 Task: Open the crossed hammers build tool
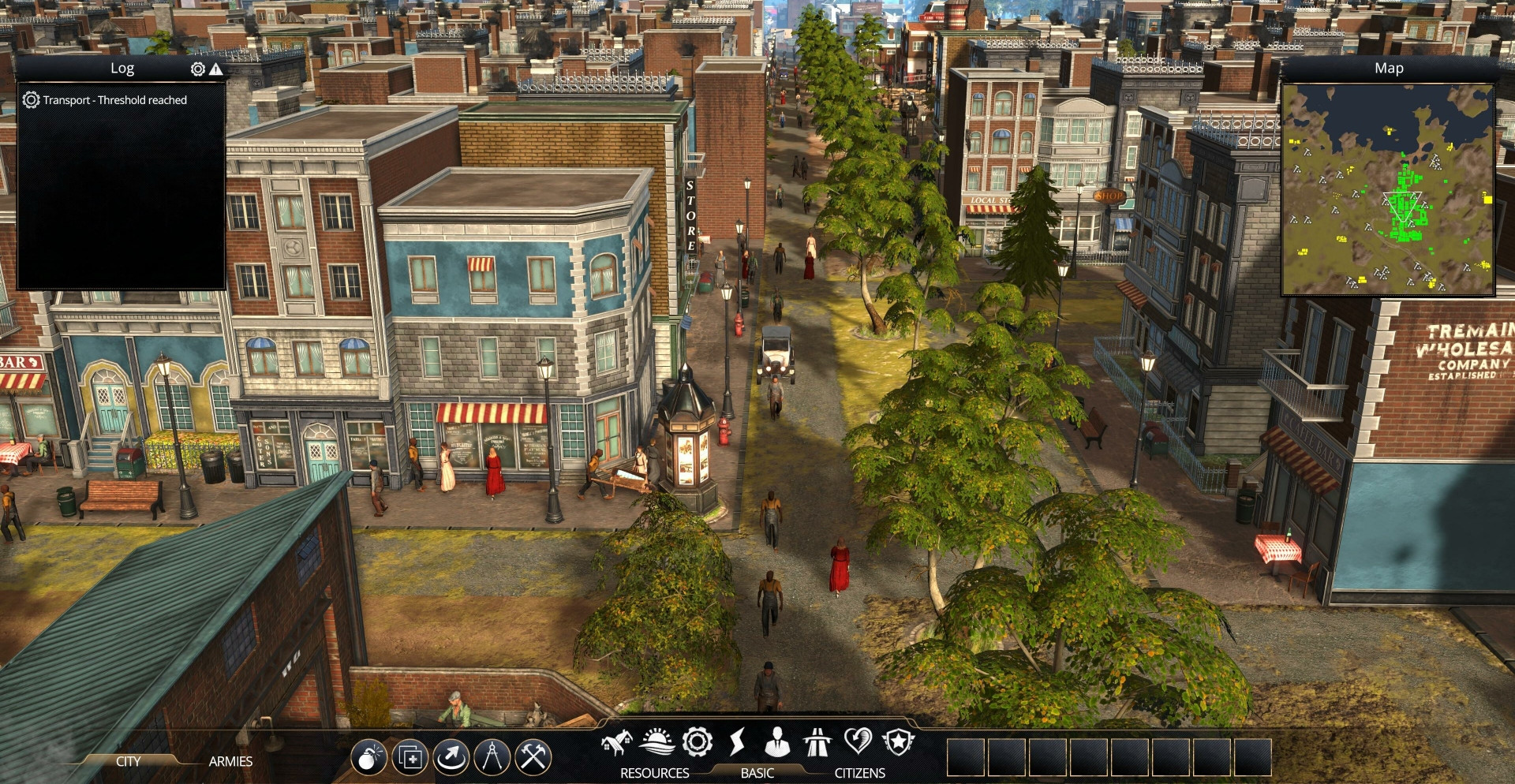533,758
